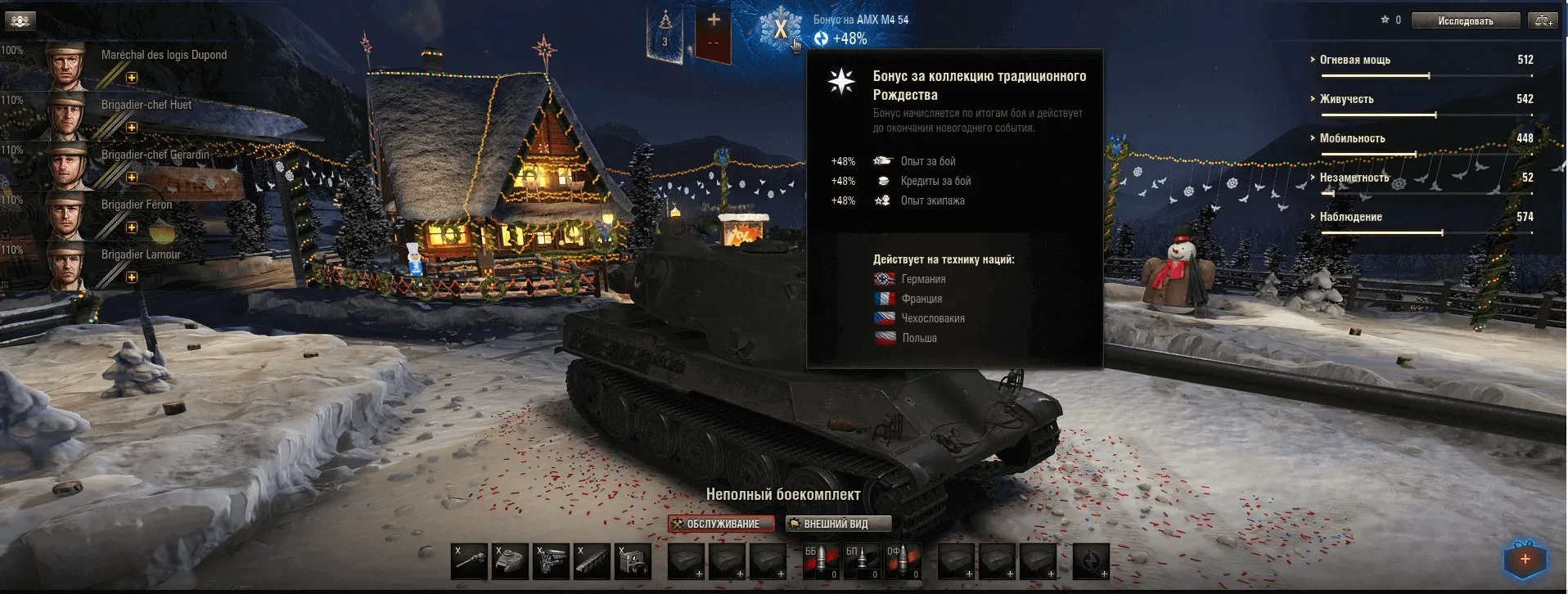Viewport: 1568px width, 594px height.
Task: Select the gun module slot
Action: 470,561
